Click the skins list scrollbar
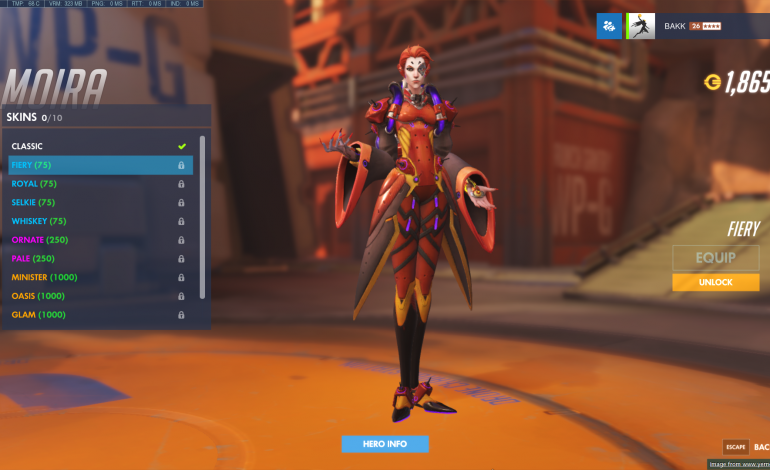Screen dimensions: 770x470 coord(203,215)
